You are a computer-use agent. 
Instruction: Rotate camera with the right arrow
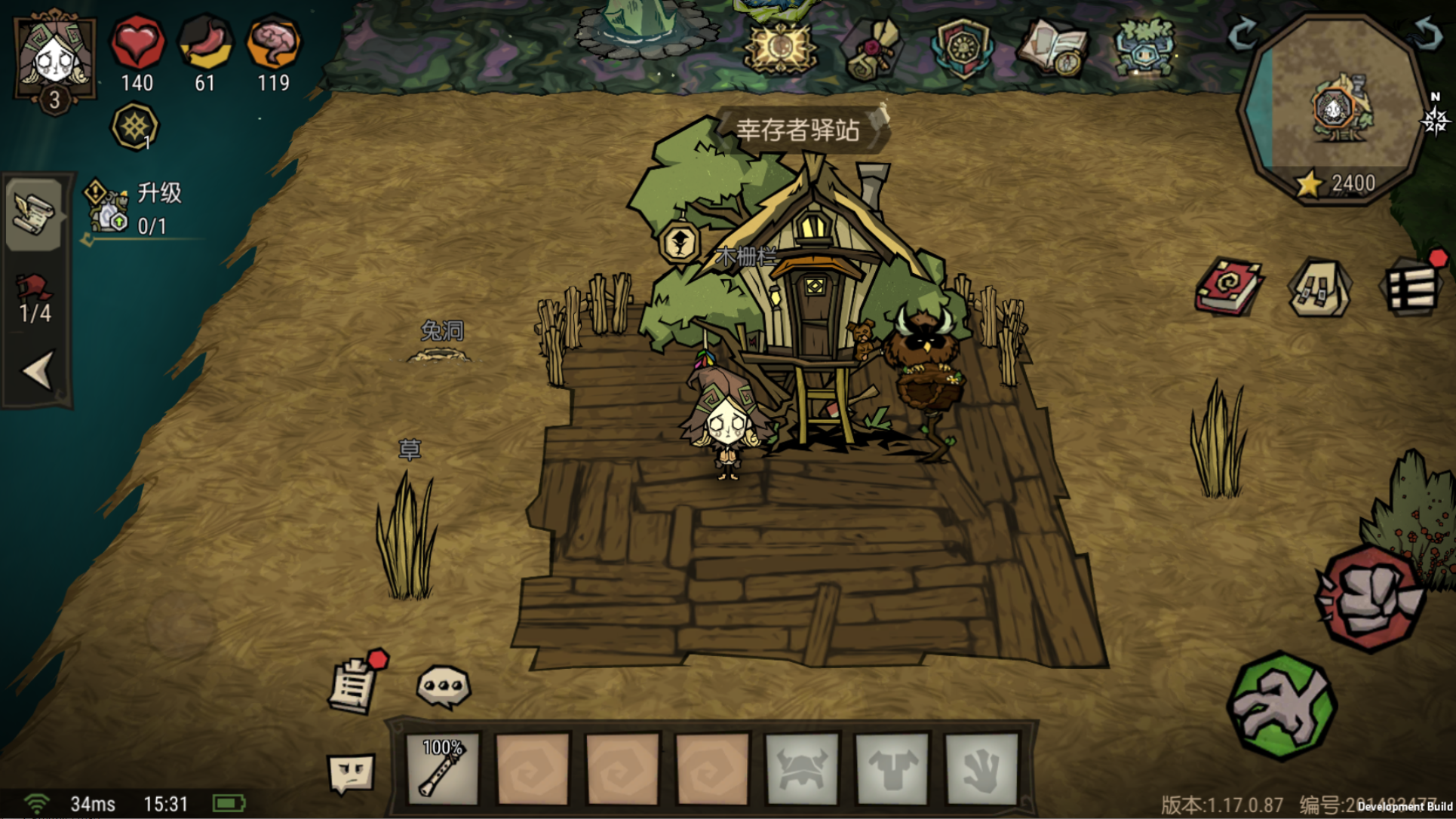pos(1427,33)
